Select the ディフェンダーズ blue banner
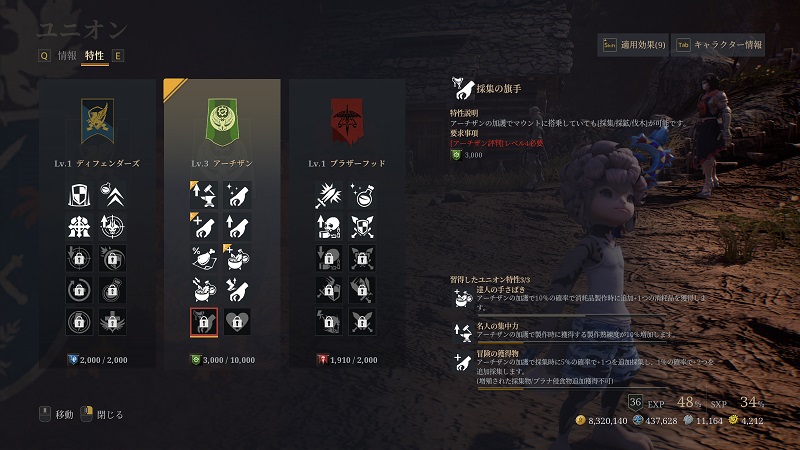This screenshot has height=450, width=800. tap(101, 121)
